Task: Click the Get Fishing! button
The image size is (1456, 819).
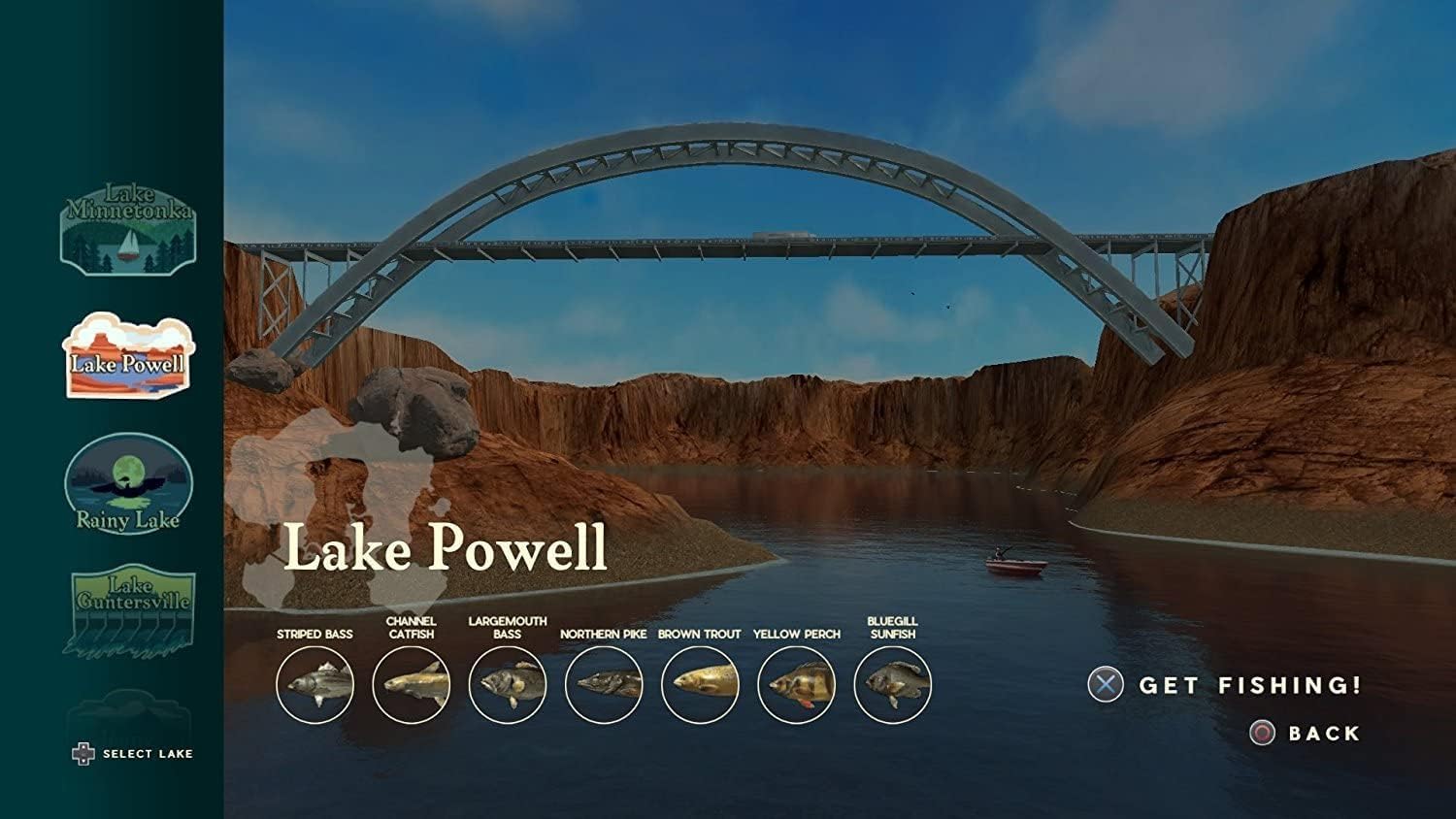Action: 1225,685
